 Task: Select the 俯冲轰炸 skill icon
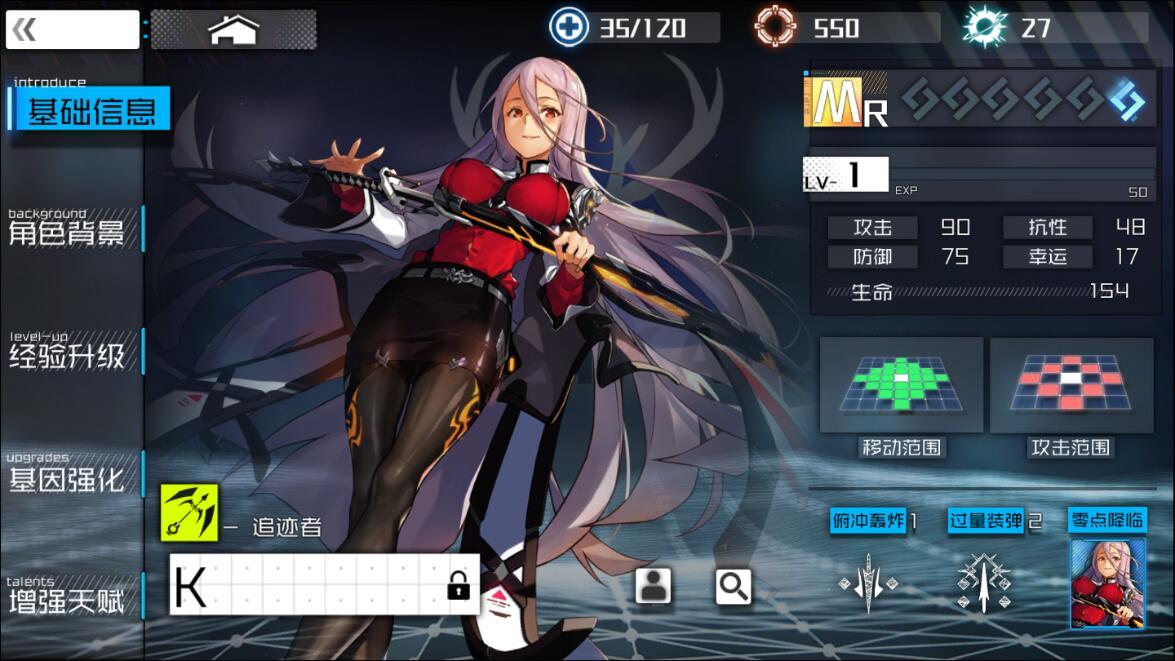click(868, 582)
